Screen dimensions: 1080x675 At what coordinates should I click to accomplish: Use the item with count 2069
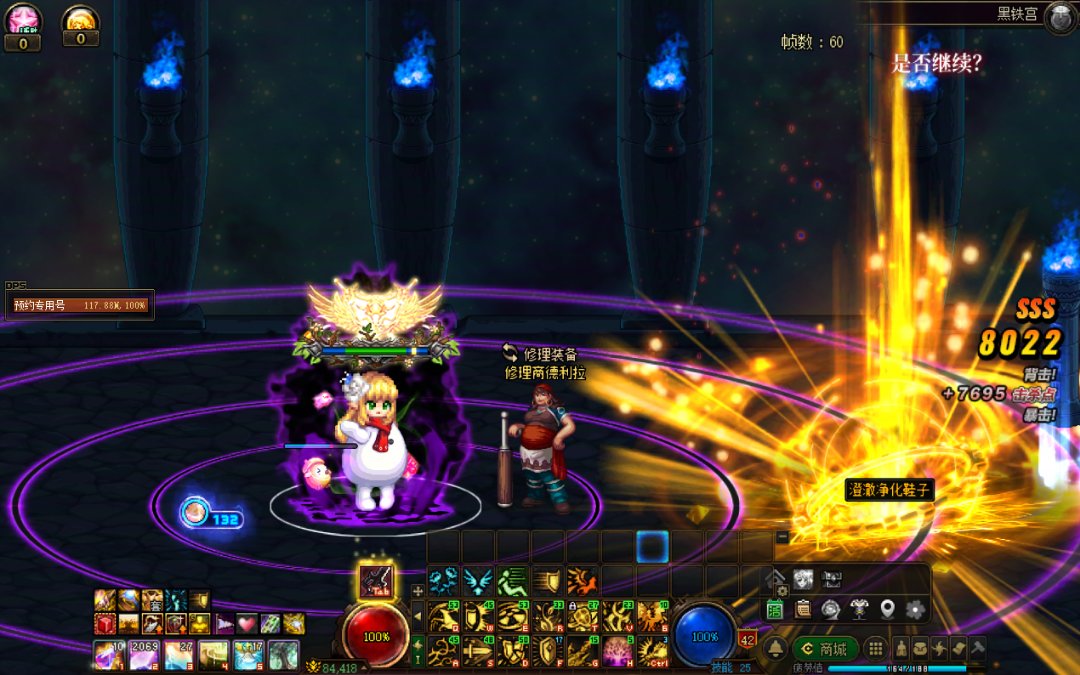143,655
